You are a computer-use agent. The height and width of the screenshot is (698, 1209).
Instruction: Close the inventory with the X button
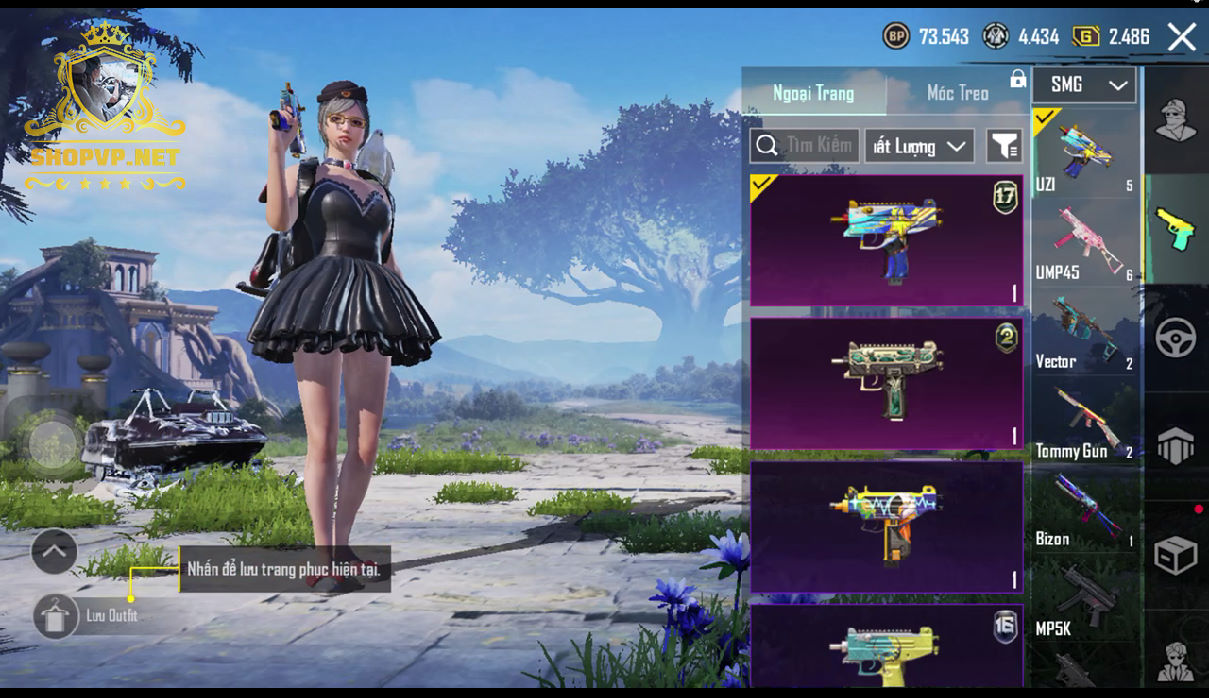[x=1181, y=38]
